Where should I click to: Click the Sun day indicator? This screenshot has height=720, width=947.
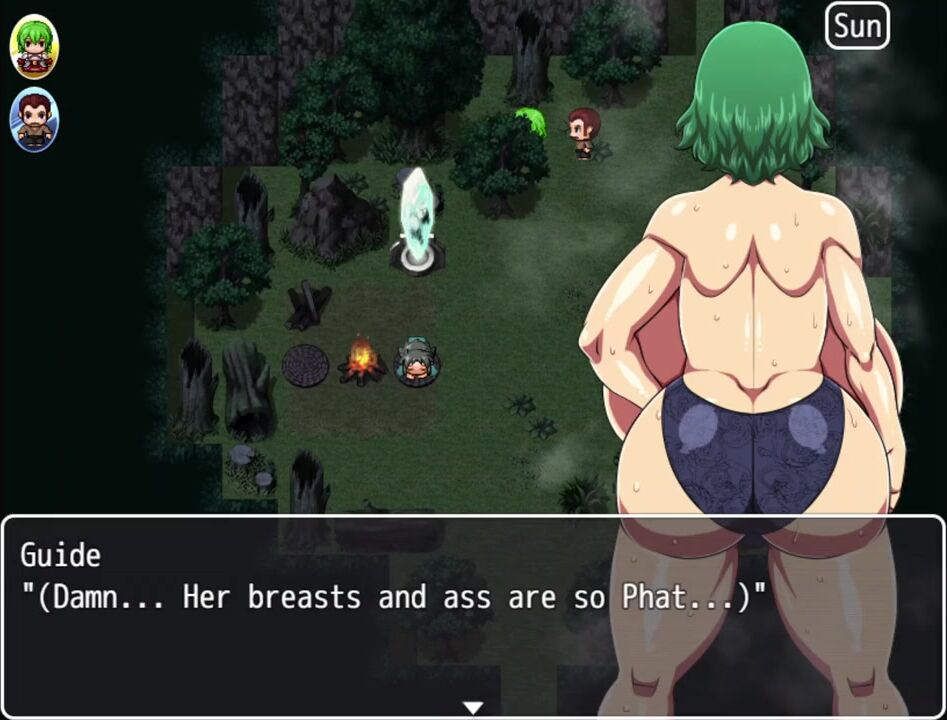857,26
